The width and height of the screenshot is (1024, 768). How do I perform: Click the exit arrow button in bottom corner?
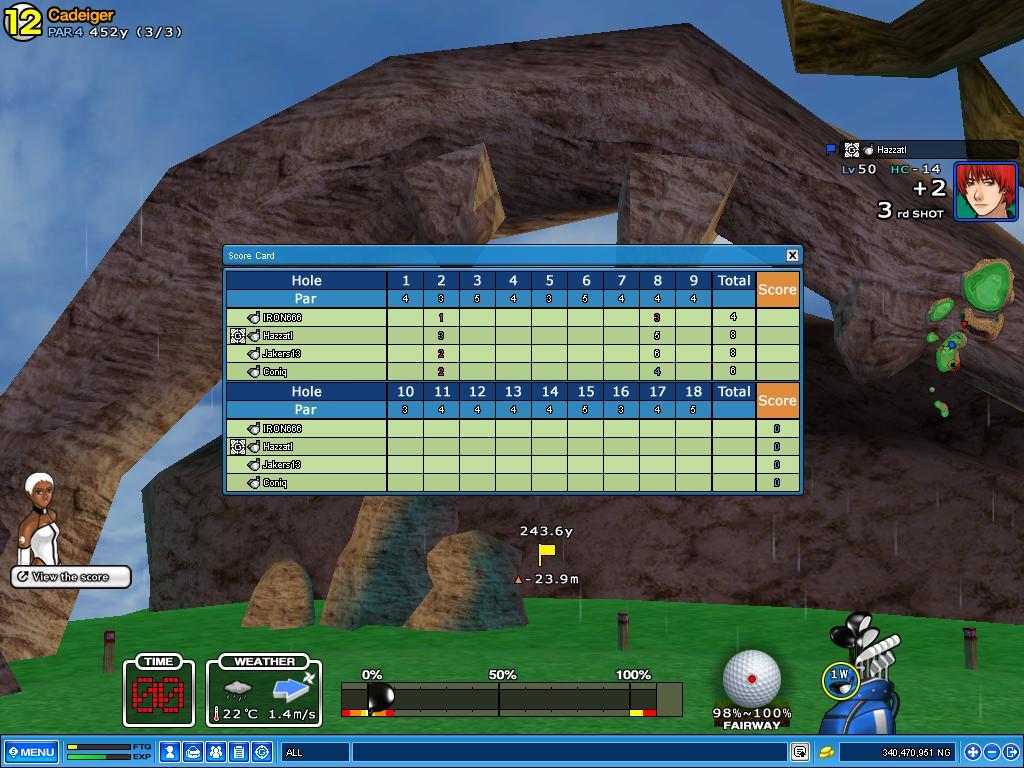(x=1011, y=752)
